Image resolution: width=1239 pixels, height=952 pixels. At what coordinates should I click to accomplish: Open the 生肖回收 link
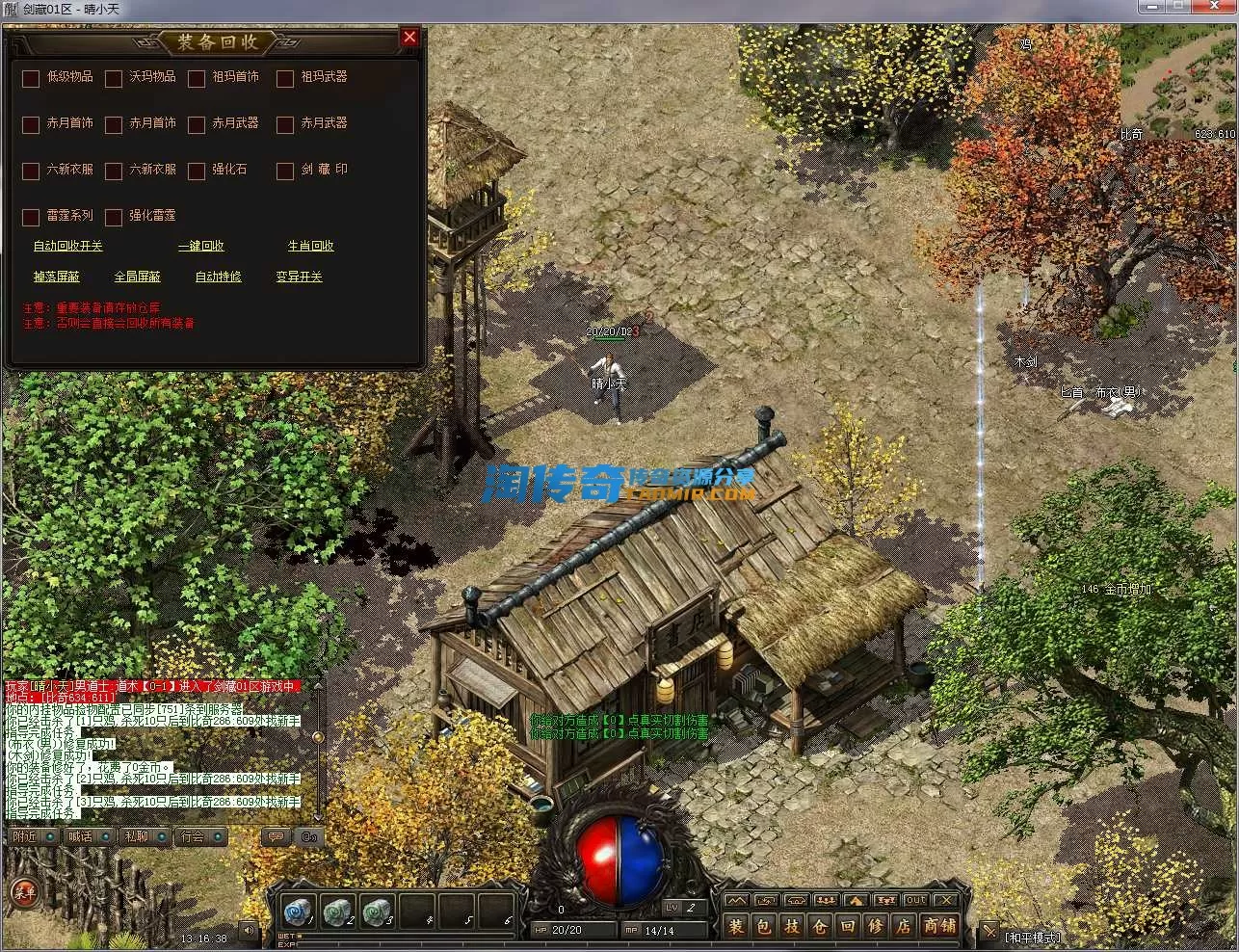point(310,246)
